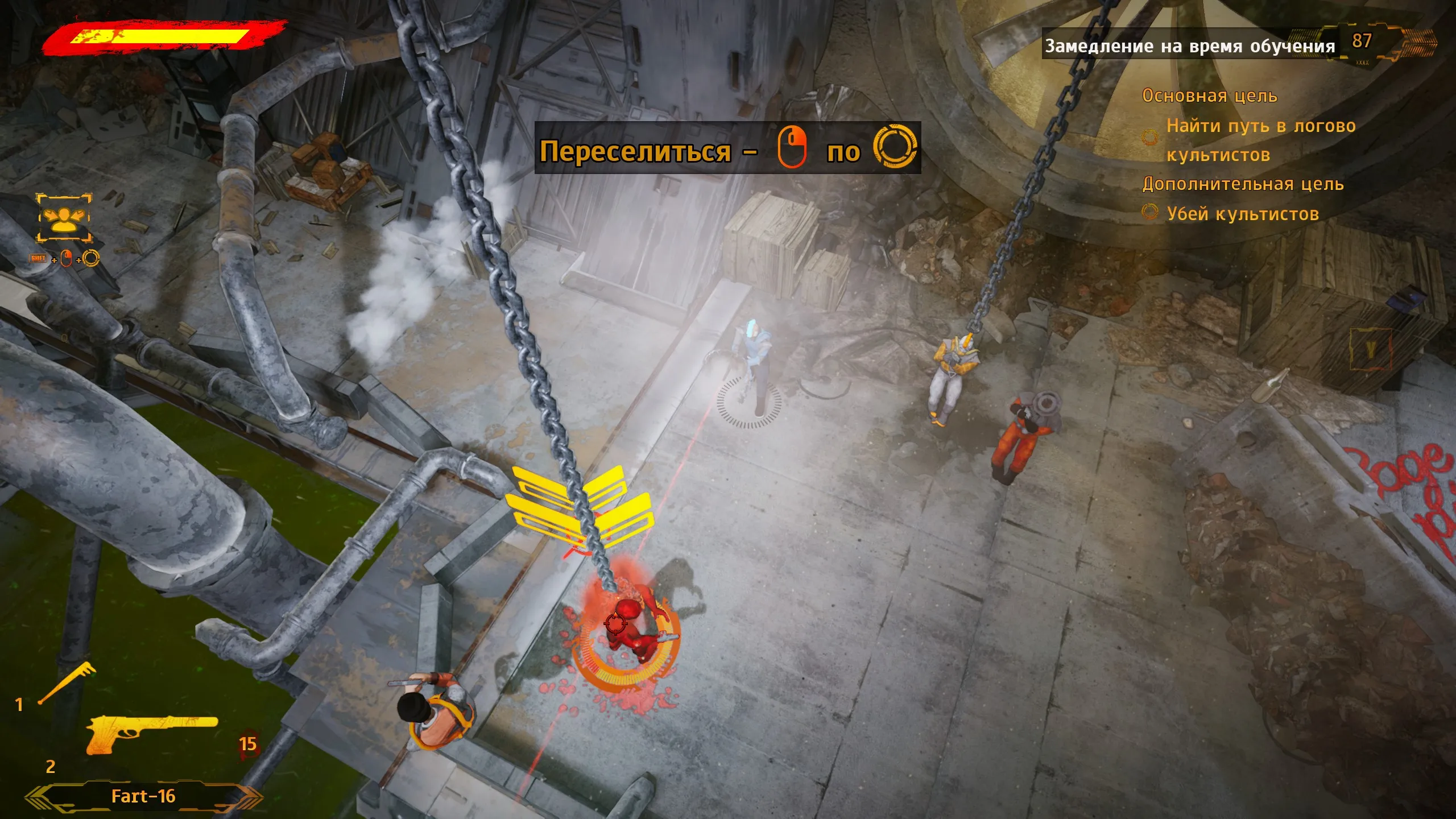Select the melee weapon in slot 1
1456x819 pixels.
coord(67,684)
